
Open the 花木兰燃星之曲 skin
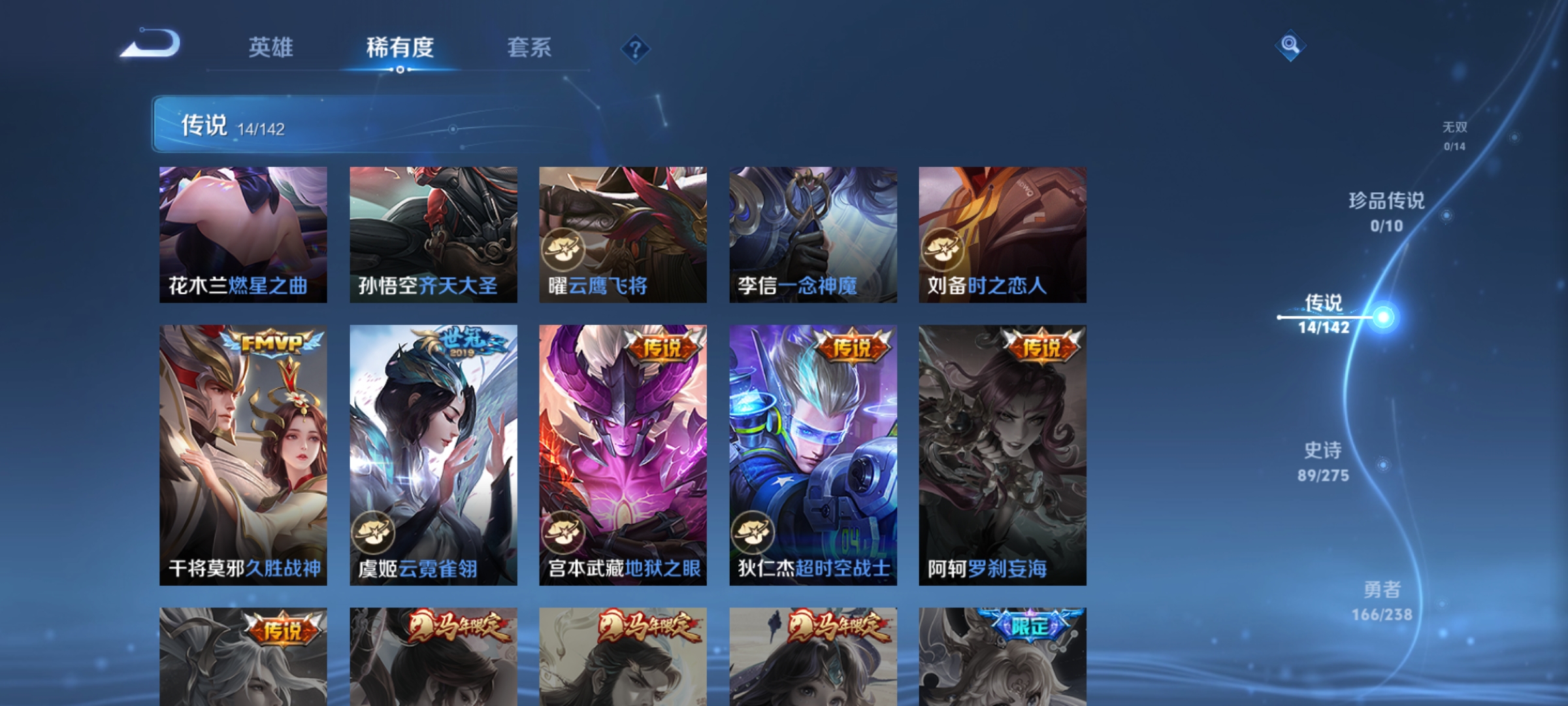click(242, 235)
